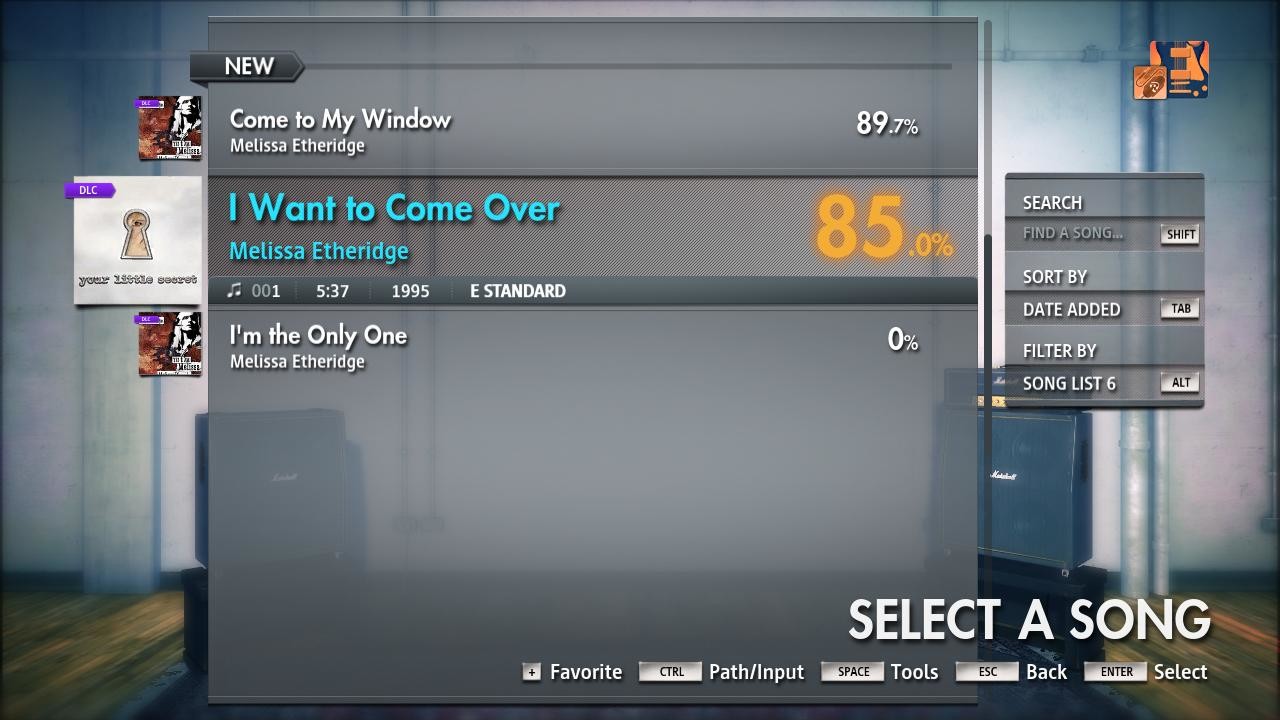Click the SPACE key icon for Tools

pos(853,671)
